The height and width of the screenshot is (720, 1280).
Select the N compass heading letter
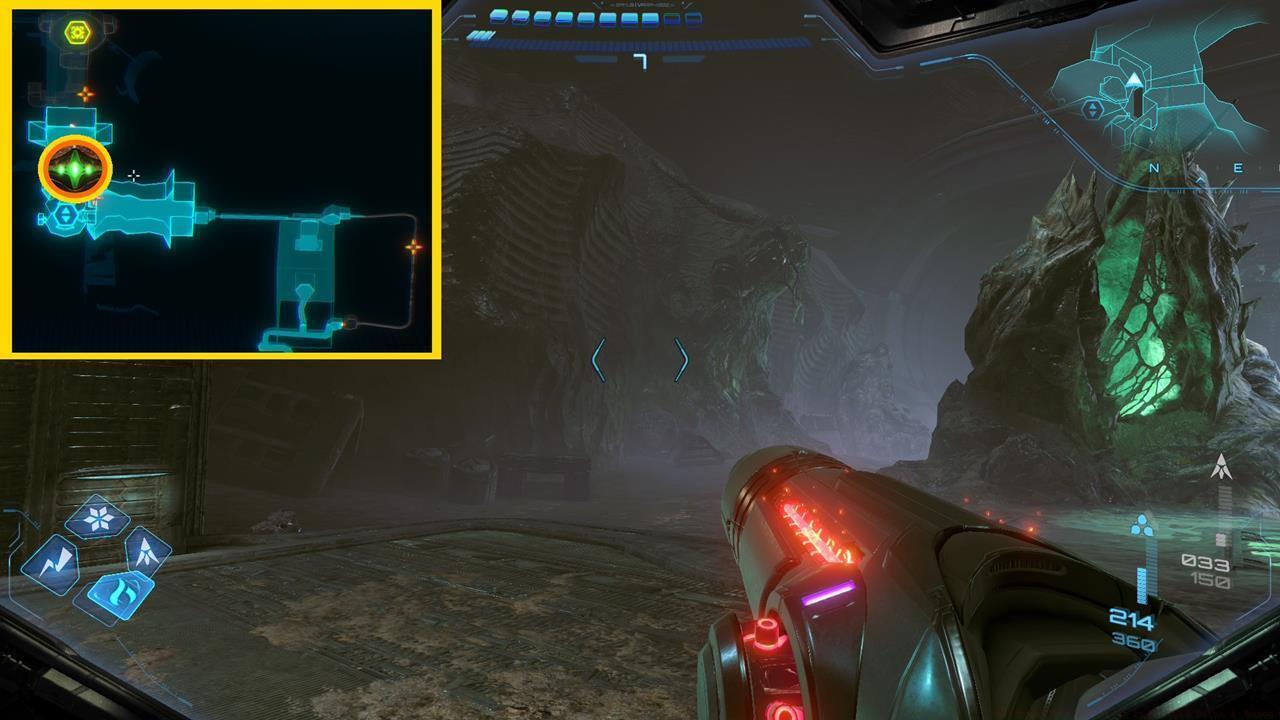(1153, 168)
